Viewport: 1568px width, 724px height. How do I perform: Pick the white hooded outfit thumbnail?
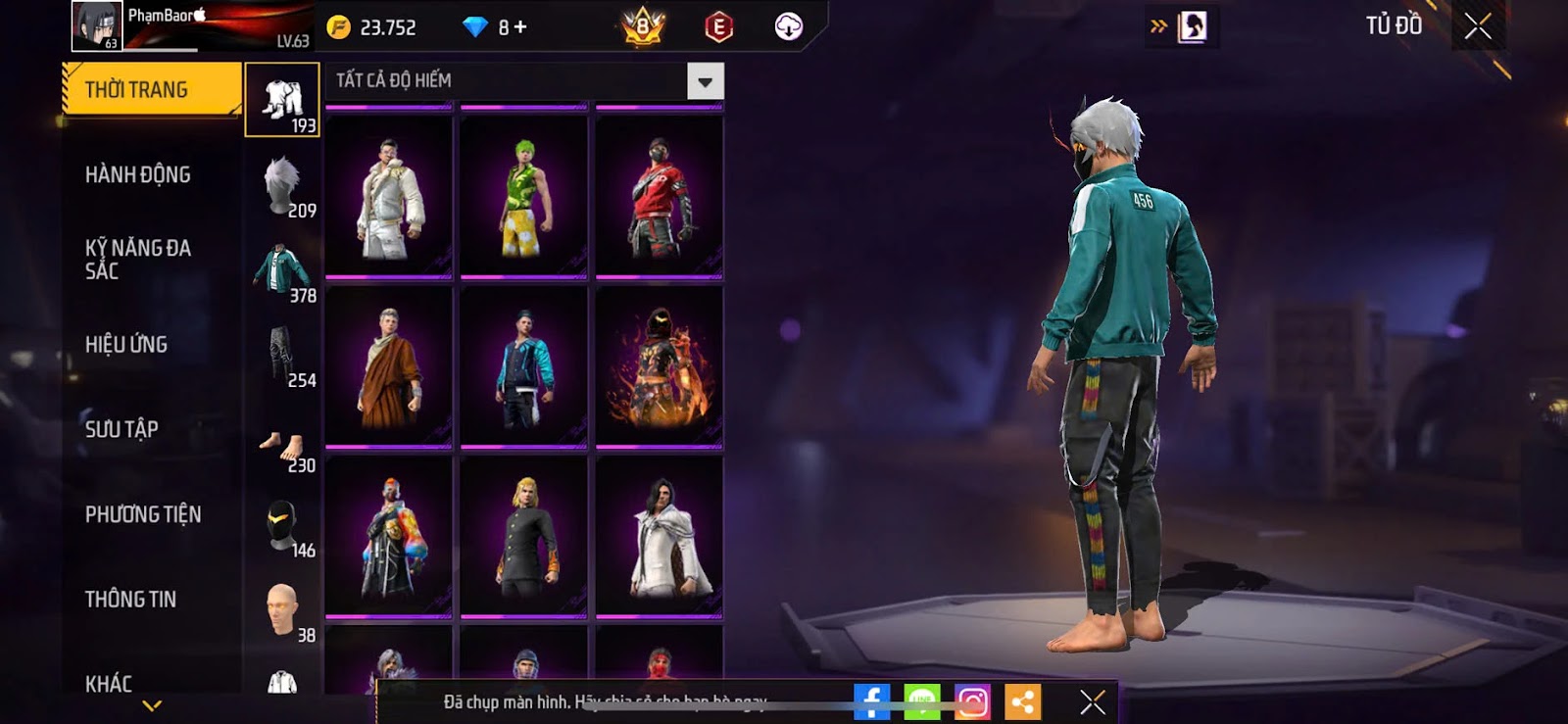click(x=389, y=196)
